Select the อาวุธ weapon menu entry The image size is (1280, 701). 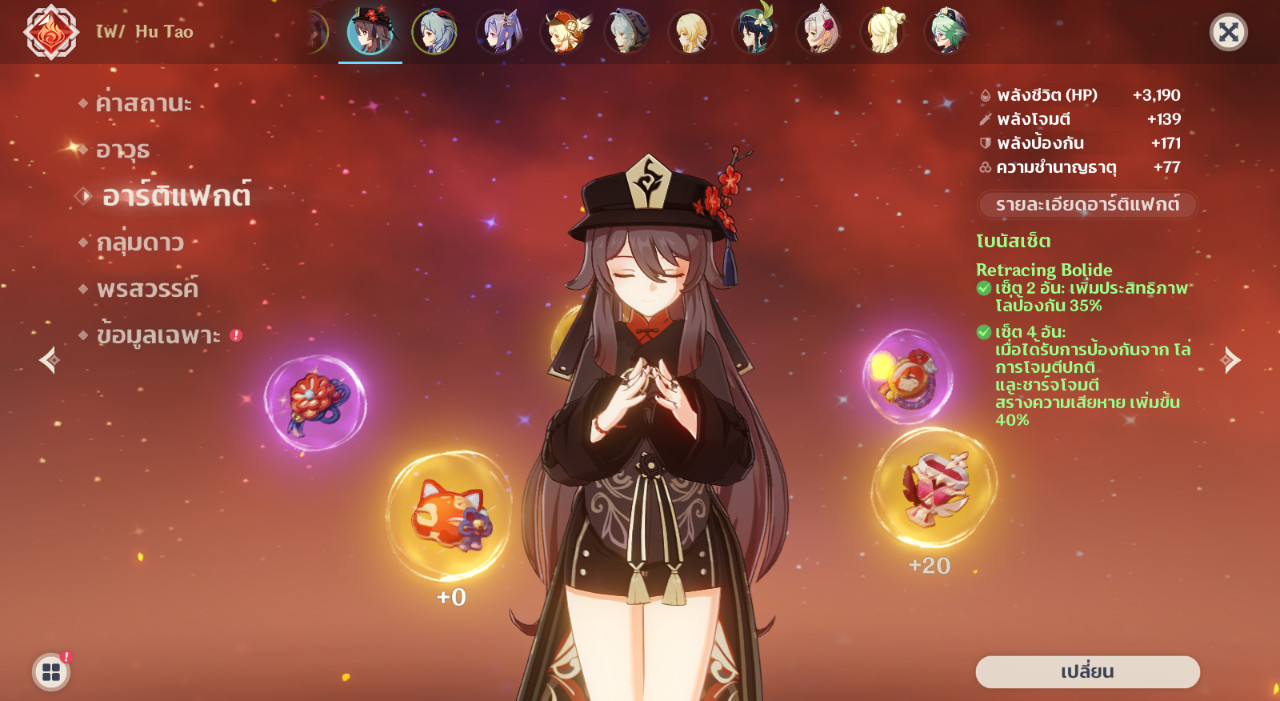click(x=122, y=150)
